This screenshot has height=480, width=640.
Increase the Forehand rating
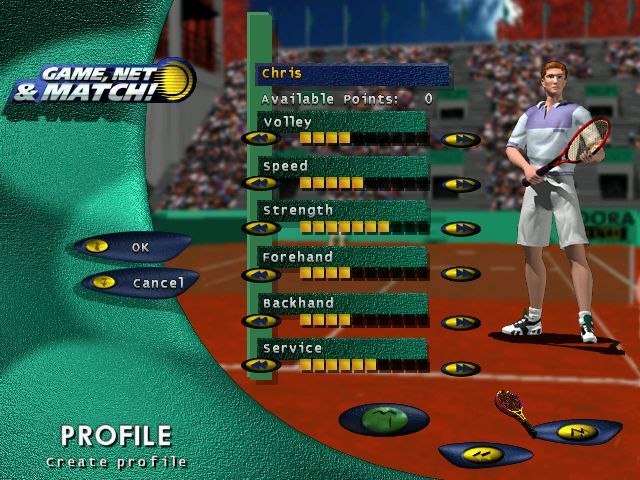tap(461, 275)
